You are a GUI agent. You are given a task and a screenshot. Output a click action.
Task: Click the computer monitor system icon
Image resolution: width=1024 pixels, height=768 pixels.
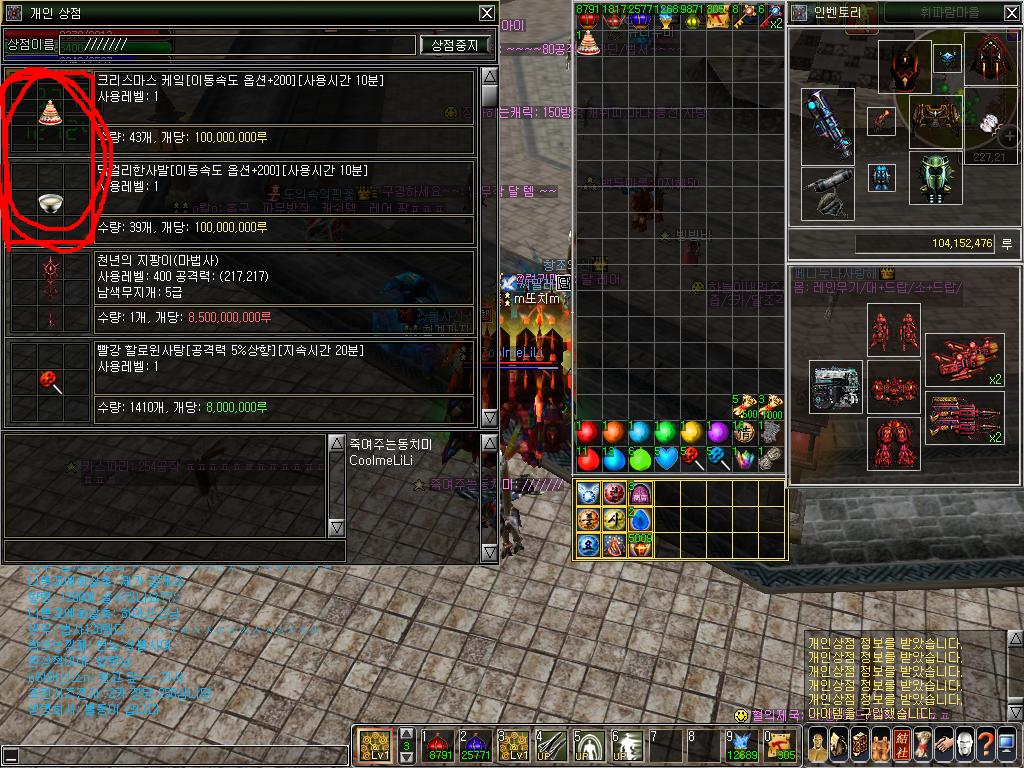1007,745
